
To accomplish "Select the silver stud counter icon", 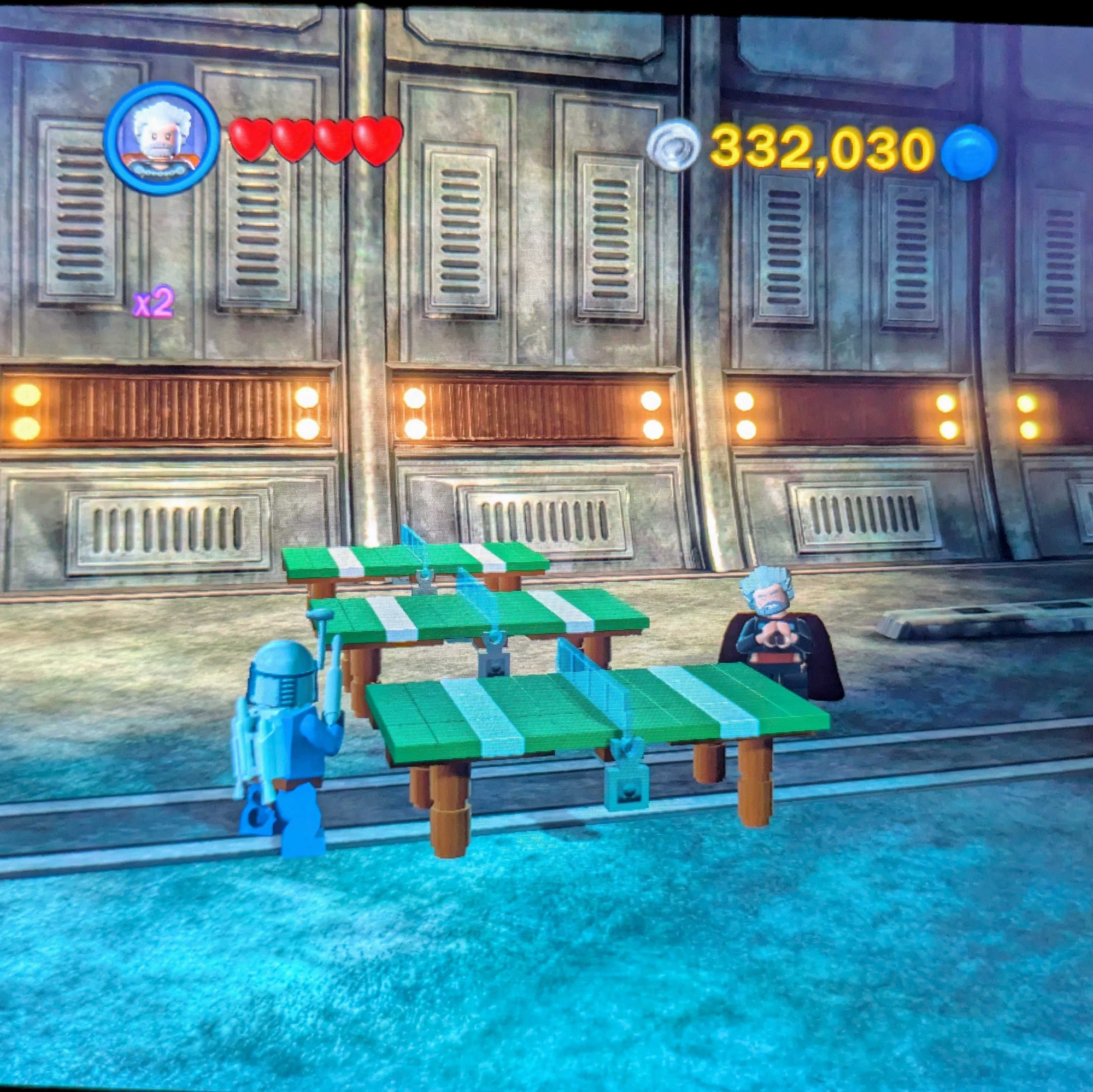I will coord(673,149).
